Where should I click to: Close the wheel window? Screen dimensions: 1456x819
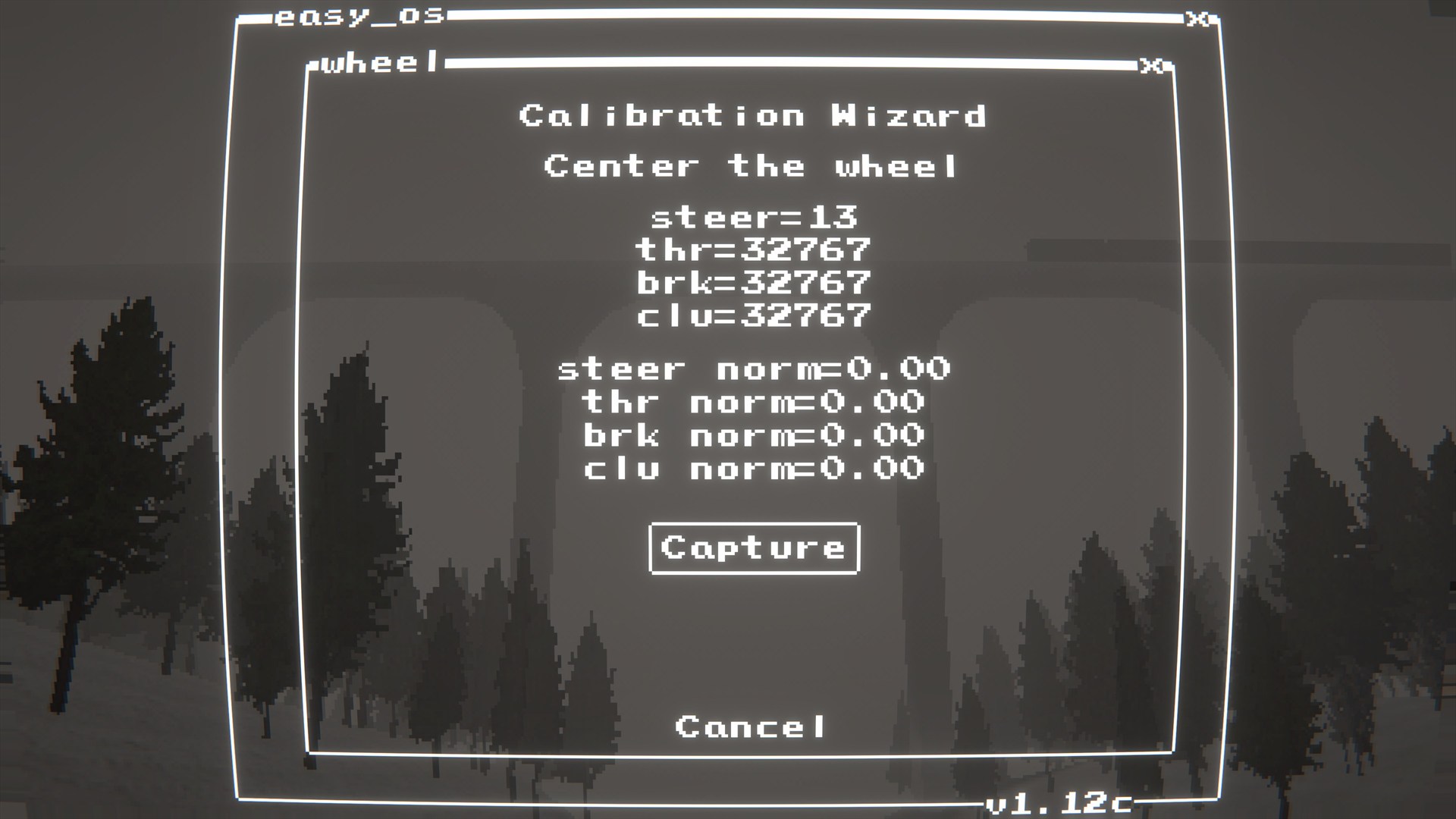point(1150,65)
